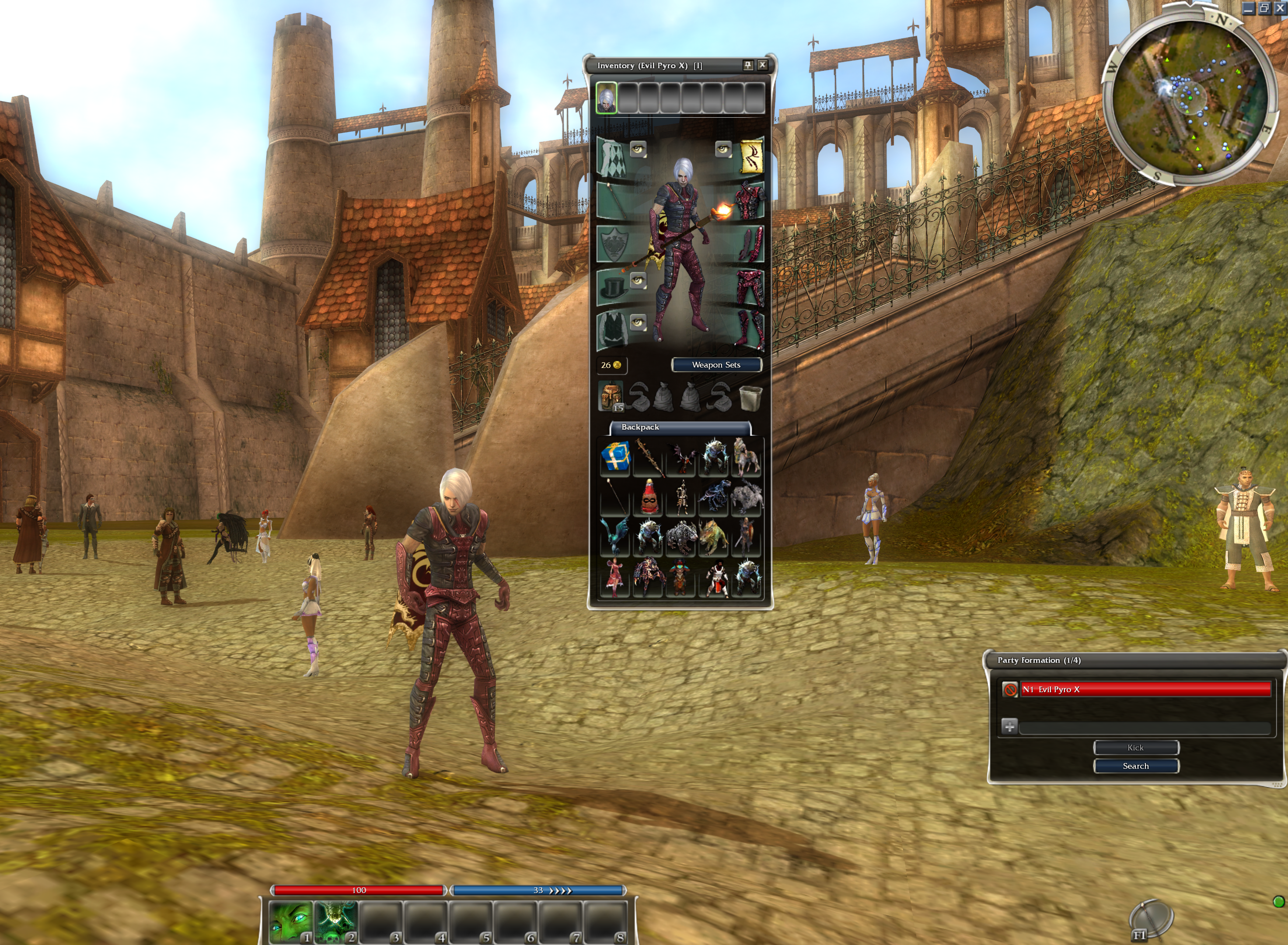This screenshot has width=1288, height=945.
Task: Click the add party member plus button
Action: point(1009,727)
